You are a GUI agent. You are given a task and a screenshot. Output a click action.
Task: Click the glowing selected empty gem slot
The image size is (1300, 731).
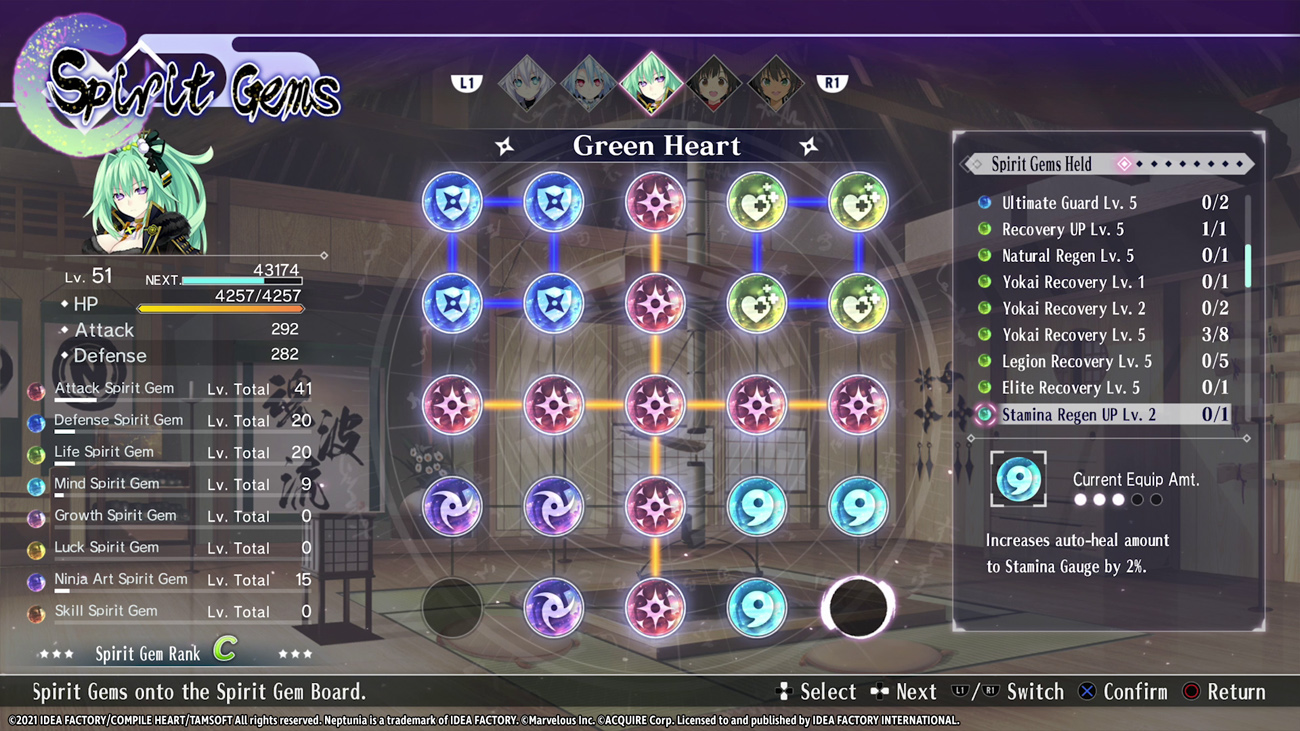click(x=858, y=608)
